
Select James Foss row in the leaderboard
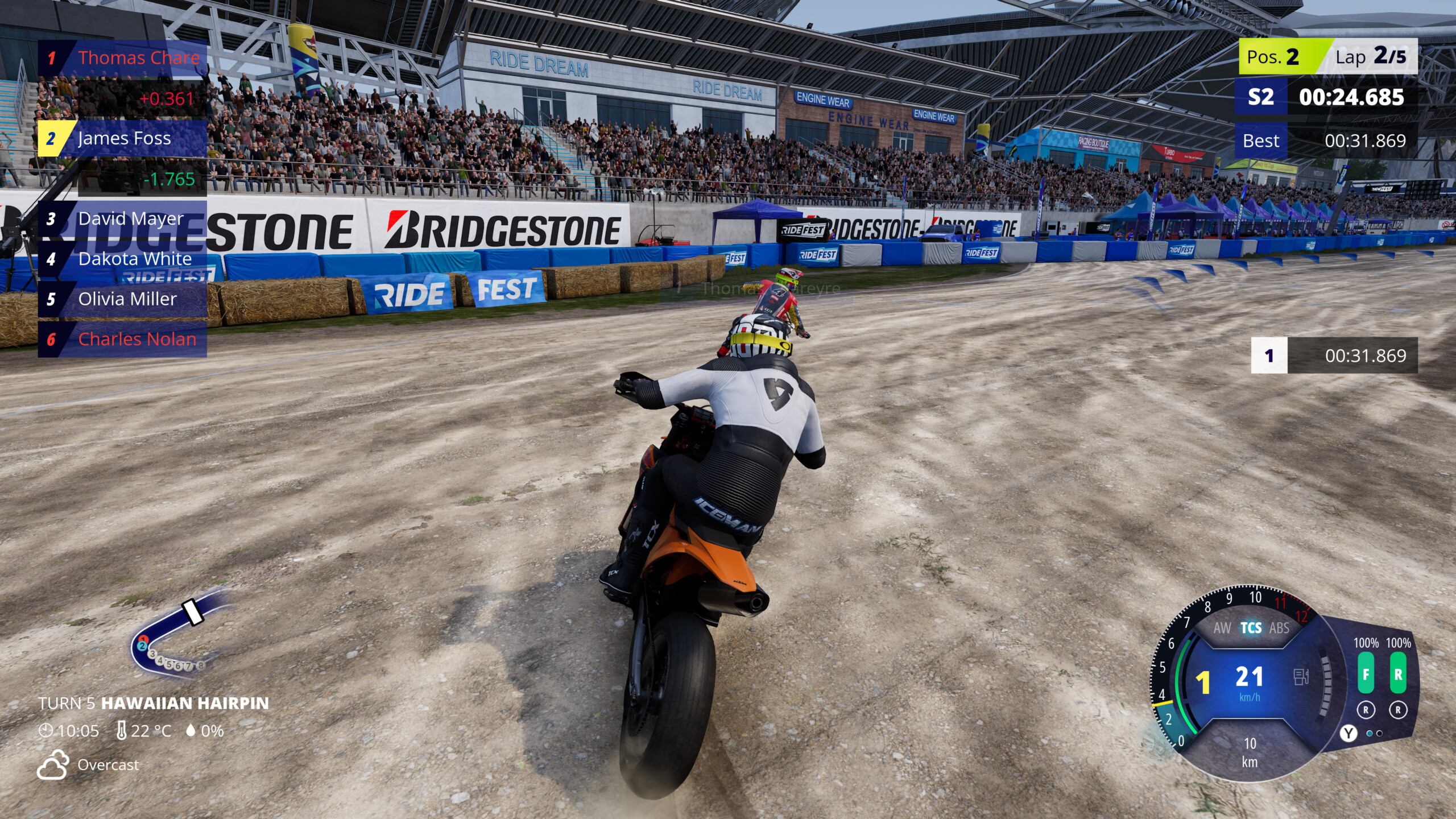(122, 138)
